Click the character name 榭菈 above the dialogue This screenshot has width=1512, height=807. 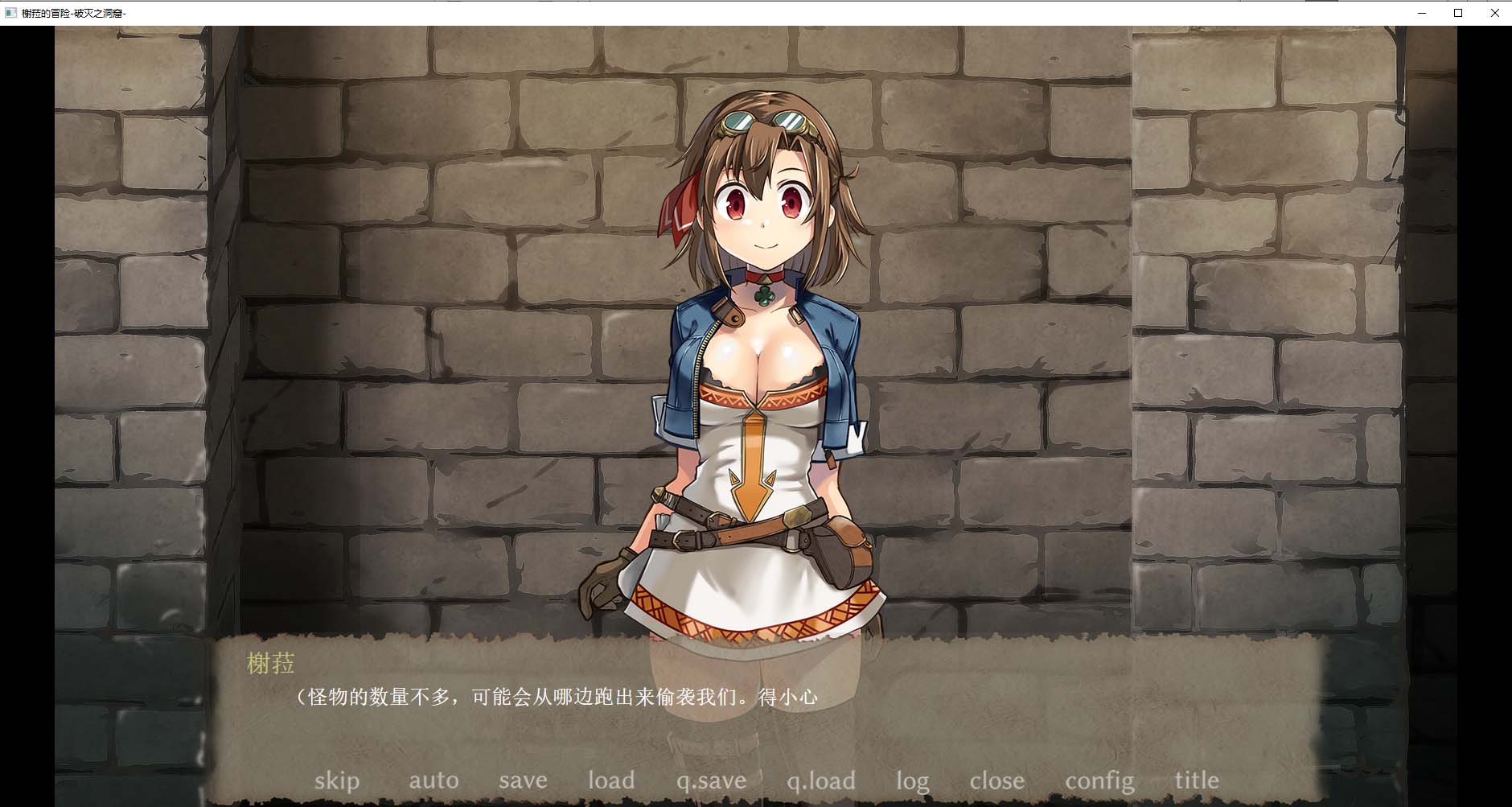269,665
